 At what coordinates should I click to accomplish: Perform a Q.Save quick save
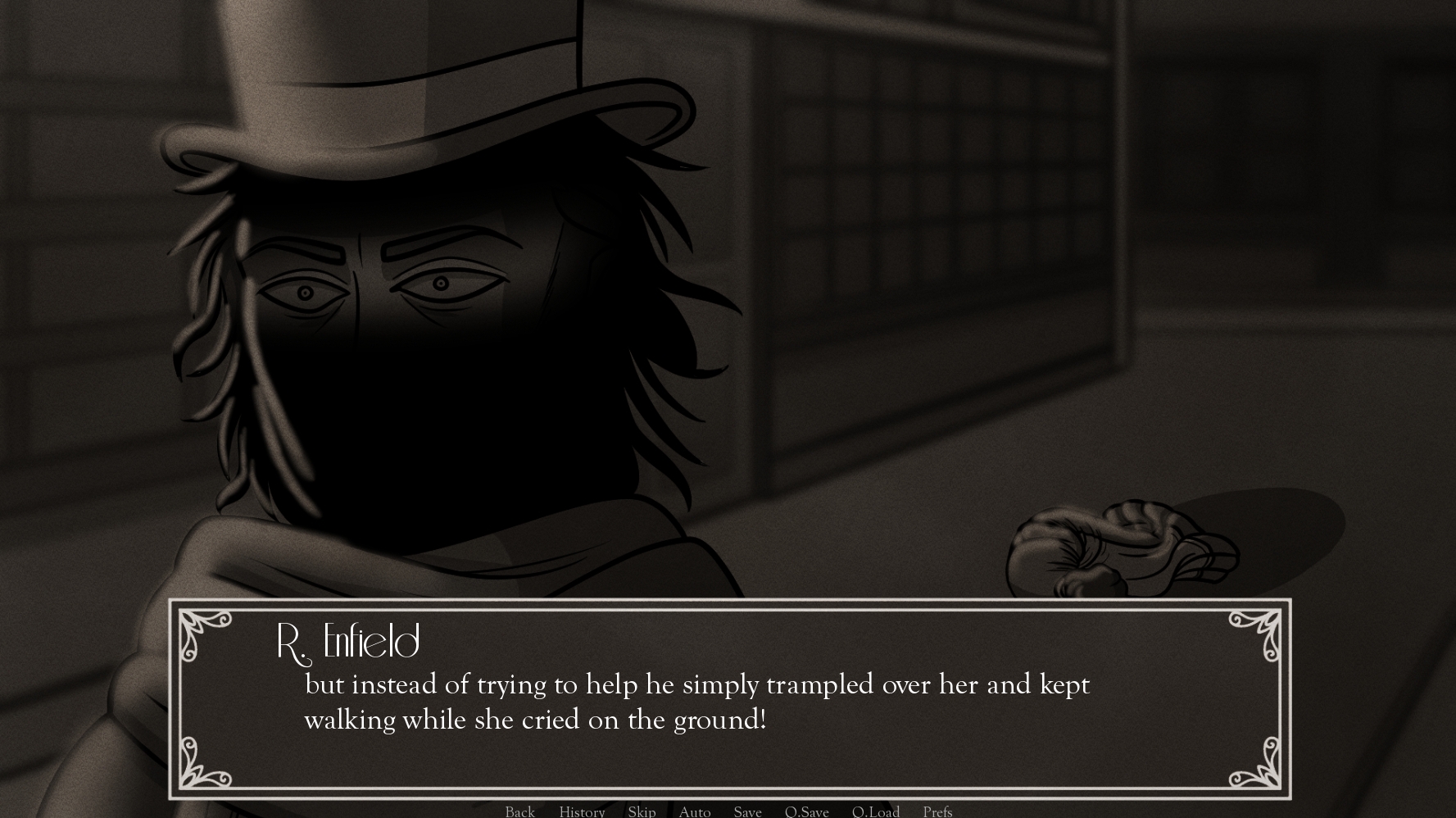(x=807, y=811)
